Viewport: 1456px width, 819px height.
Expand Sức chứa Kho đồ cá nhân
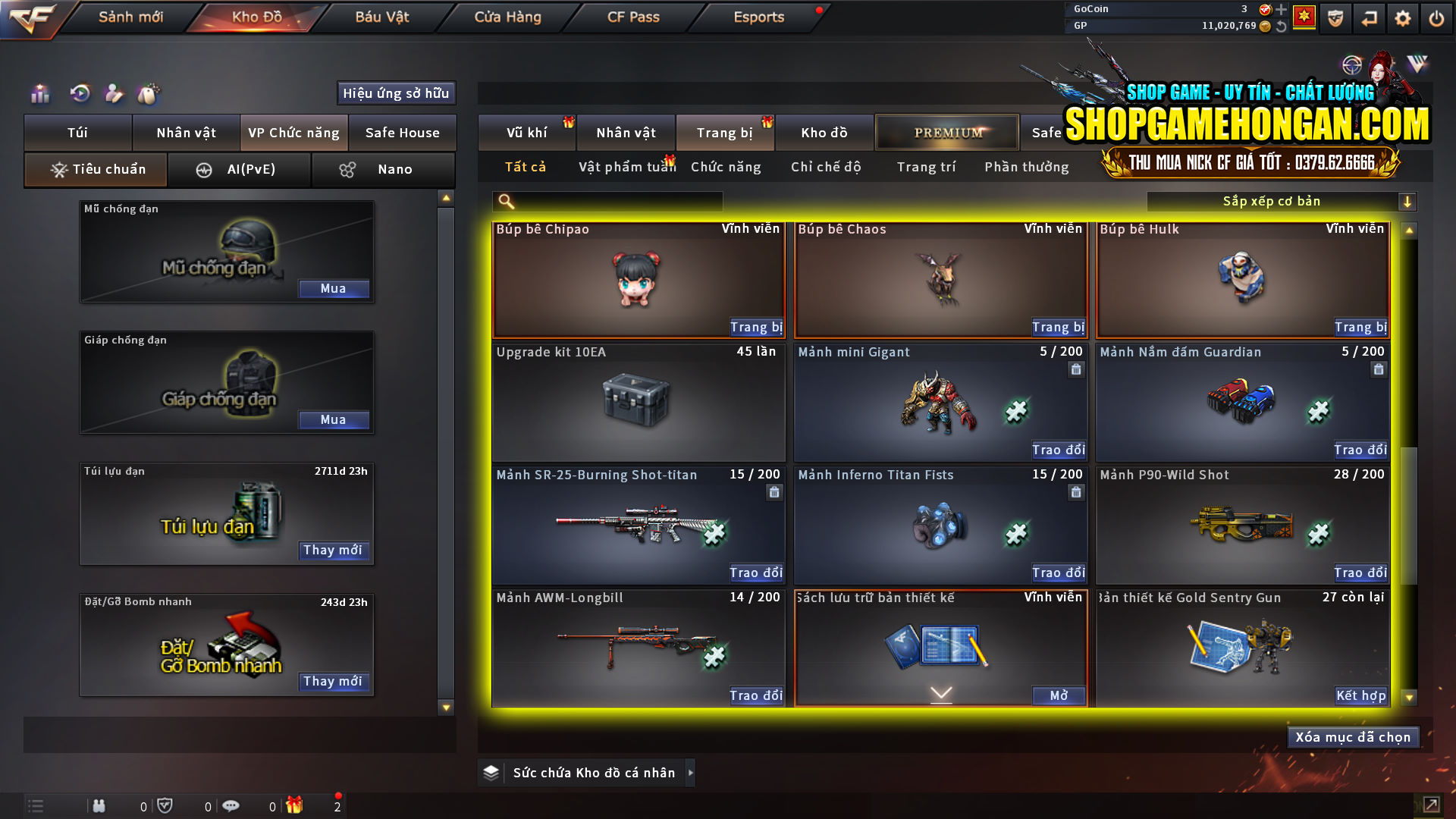691,773
